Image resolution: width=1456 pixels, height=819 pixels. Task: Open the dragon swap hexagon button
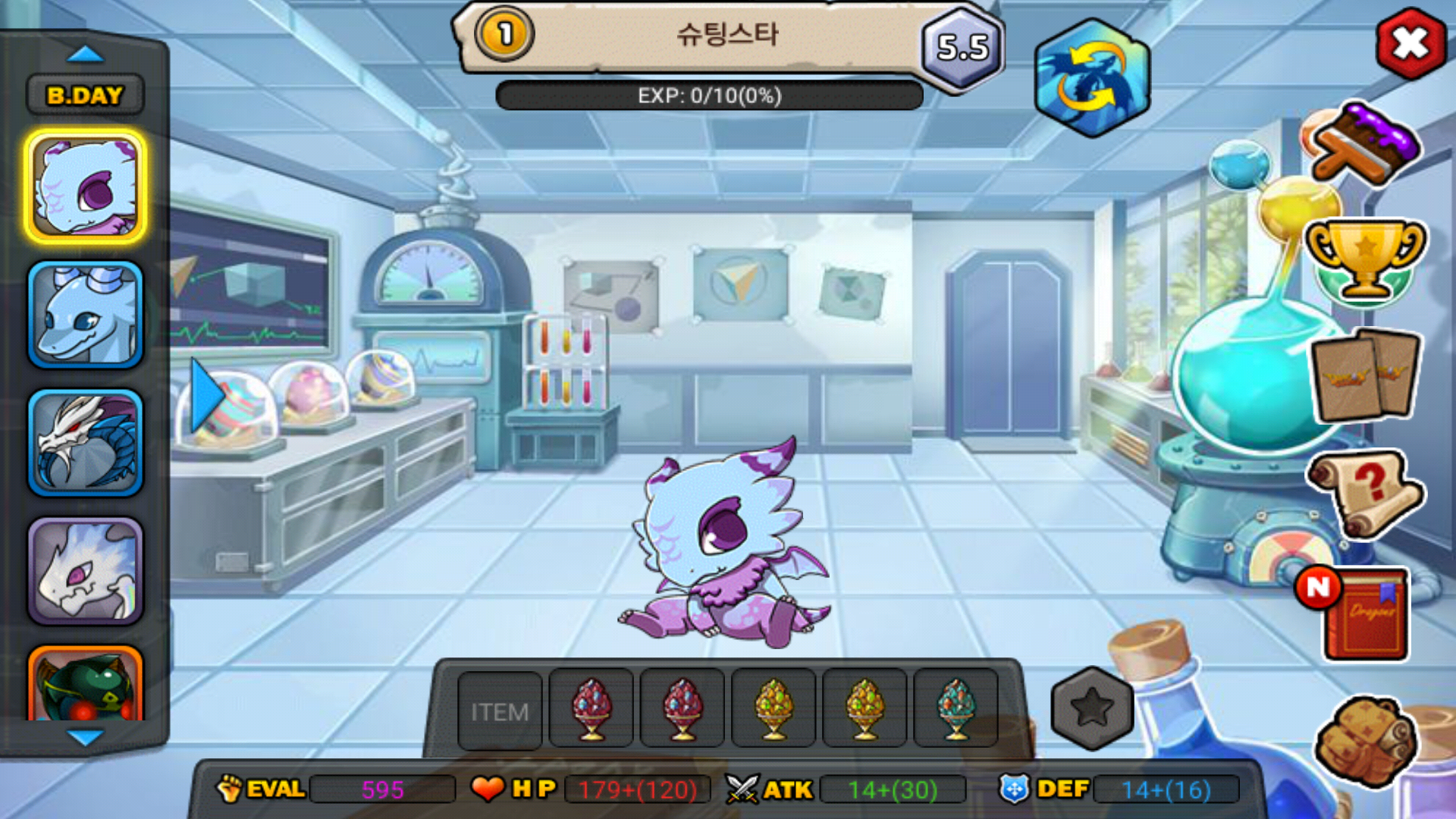click(x=1092, y=79)
